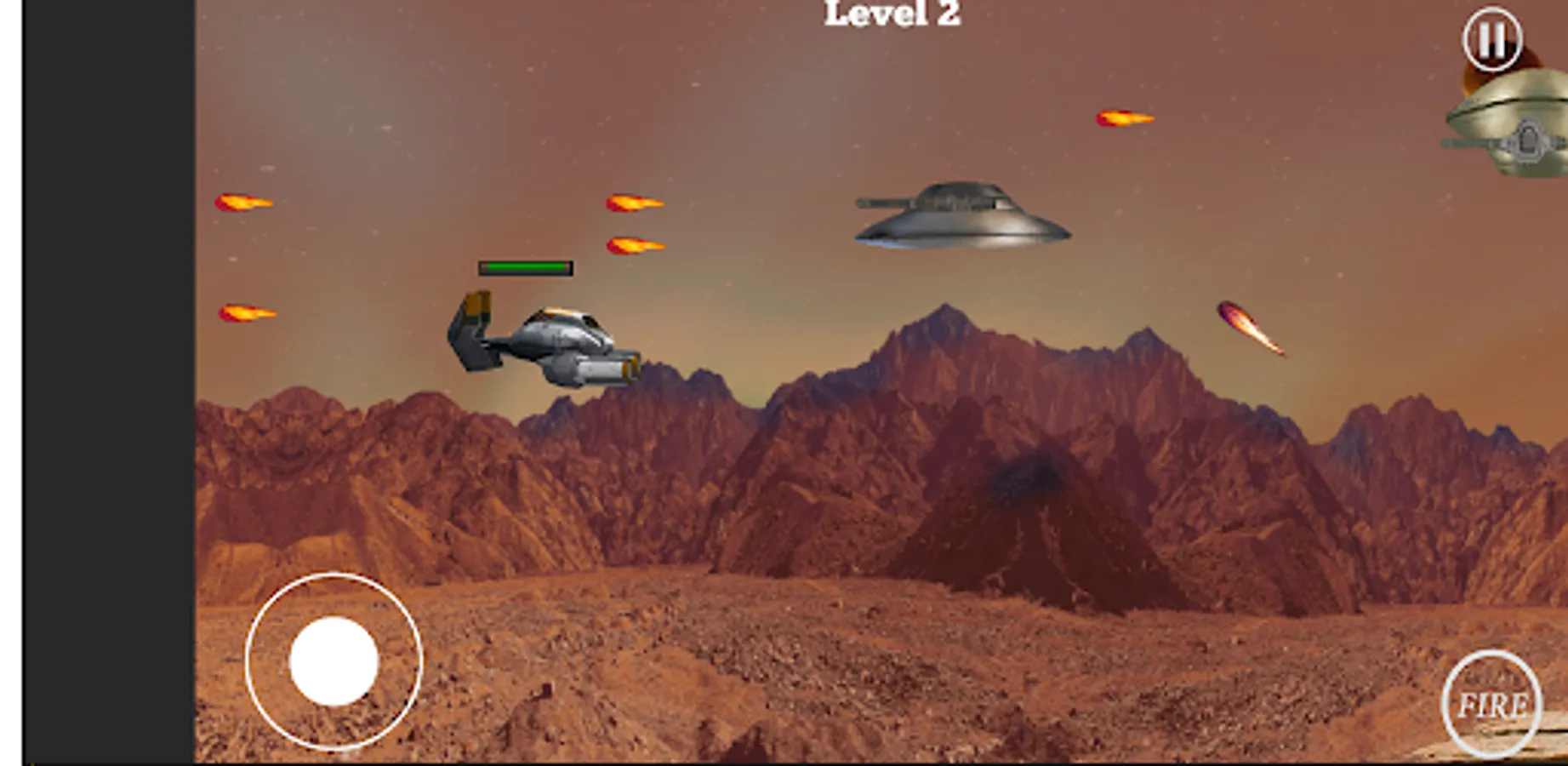The height and width of the screenshot is (766, 1568).
Task: Tap the pair of fireballs behind the player
Action: [x=634, y=226]
